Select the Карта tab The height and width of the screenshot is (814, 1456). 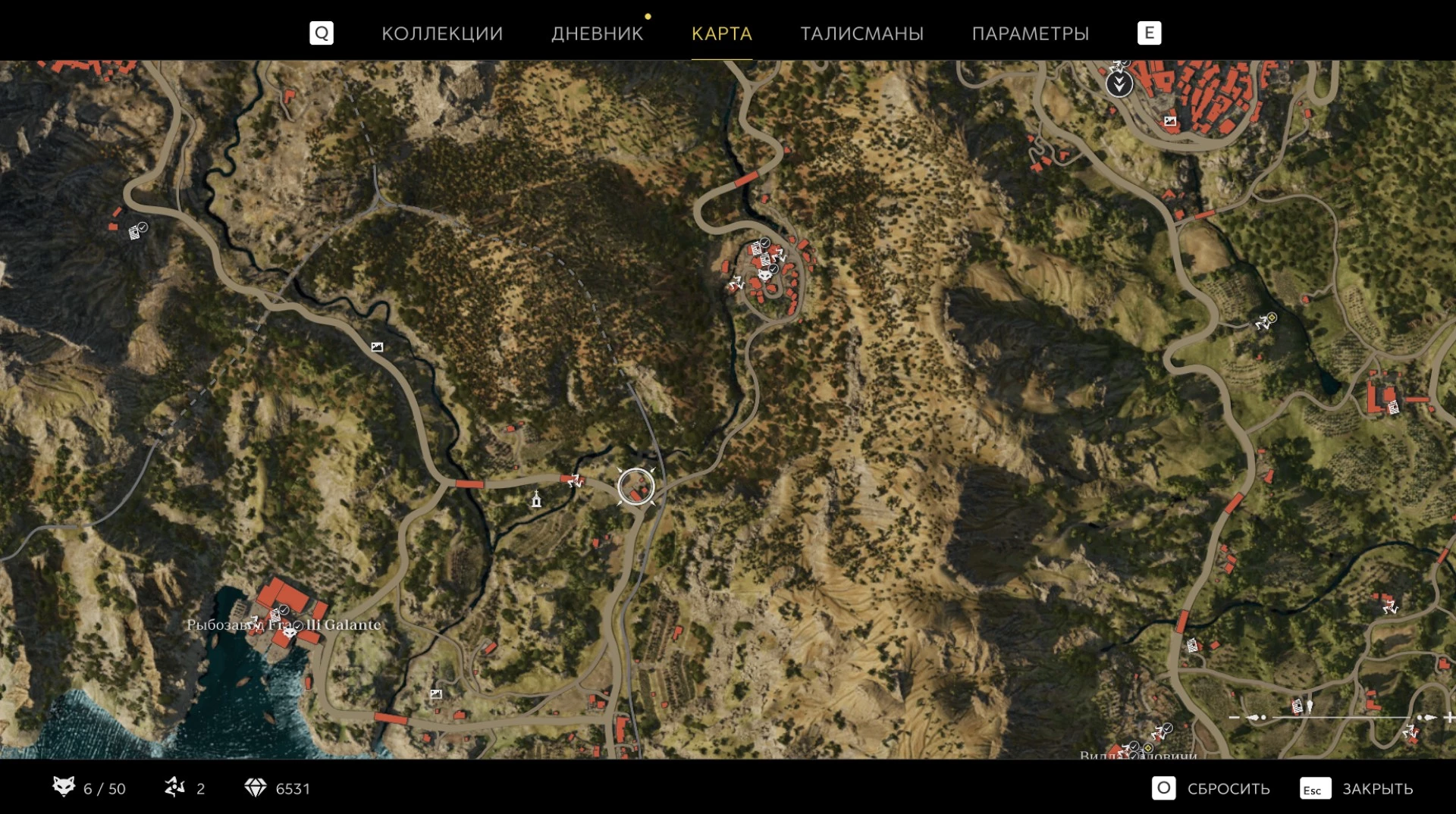(721, 33)
